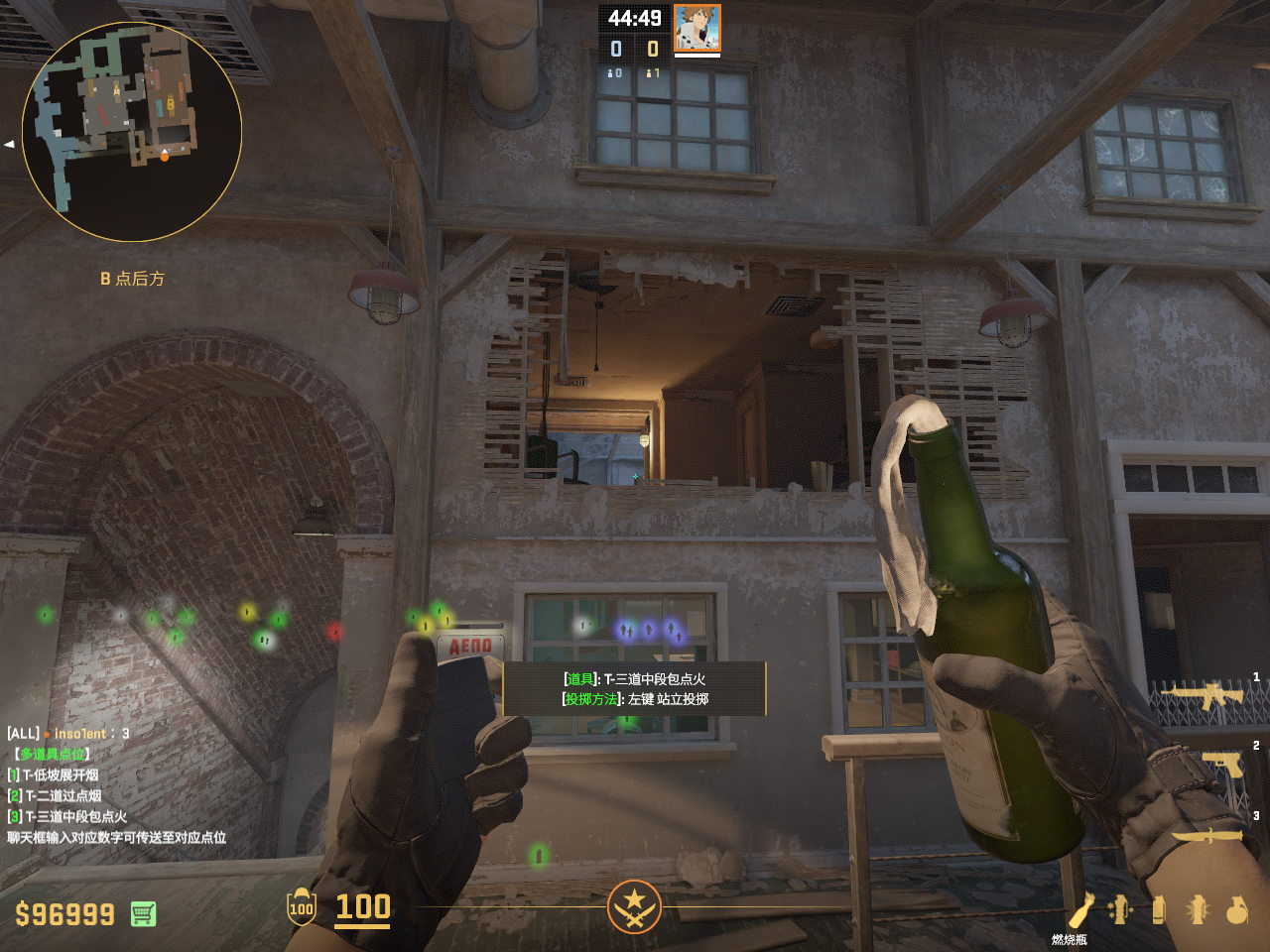Choose the knife in slot 3
This screenshot has height=952, width=1270.
click(1208, 836)
